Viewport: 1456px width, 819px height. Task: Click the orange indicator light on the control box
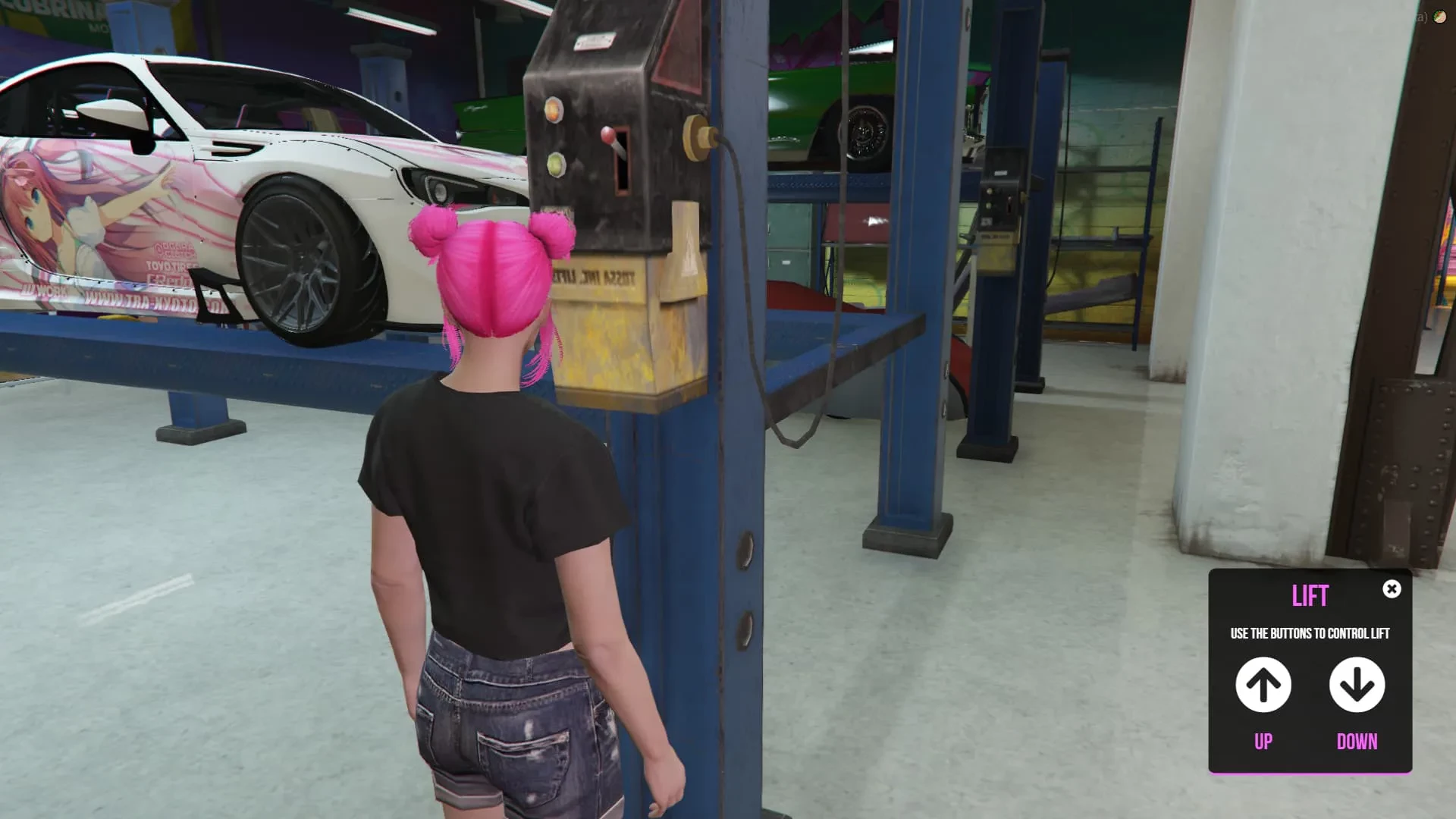point(553,108)
